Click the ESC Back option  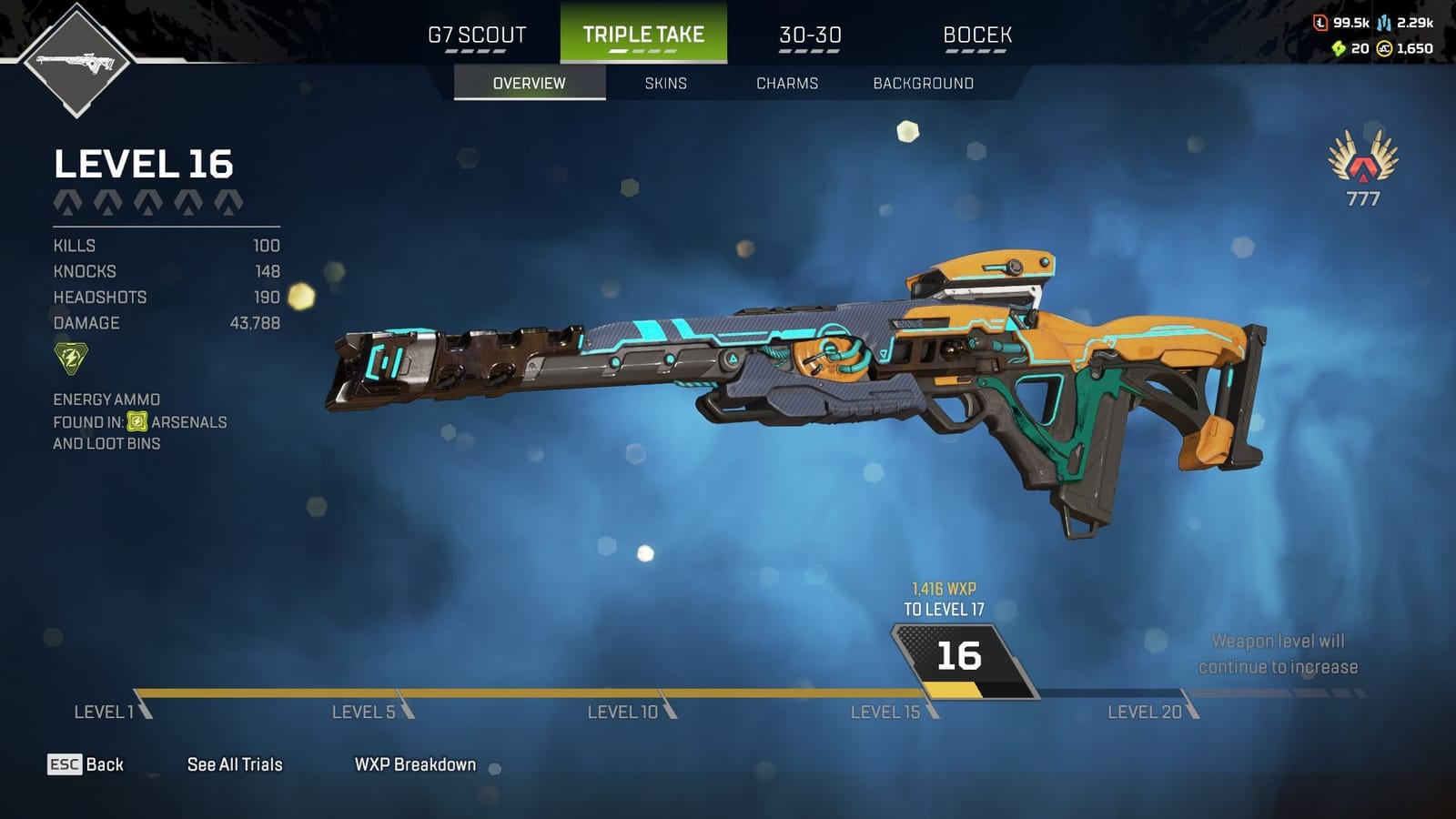point(88,764)
